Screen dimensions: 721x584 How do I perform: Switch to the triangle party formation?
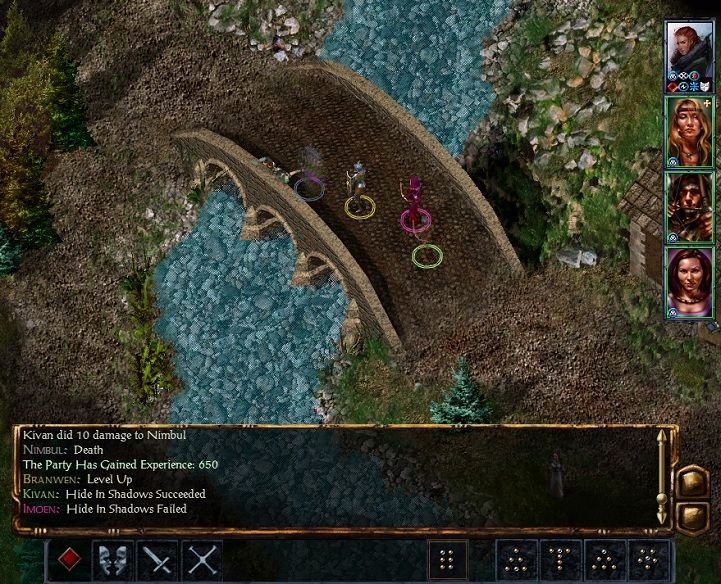(x=518, y=560)
